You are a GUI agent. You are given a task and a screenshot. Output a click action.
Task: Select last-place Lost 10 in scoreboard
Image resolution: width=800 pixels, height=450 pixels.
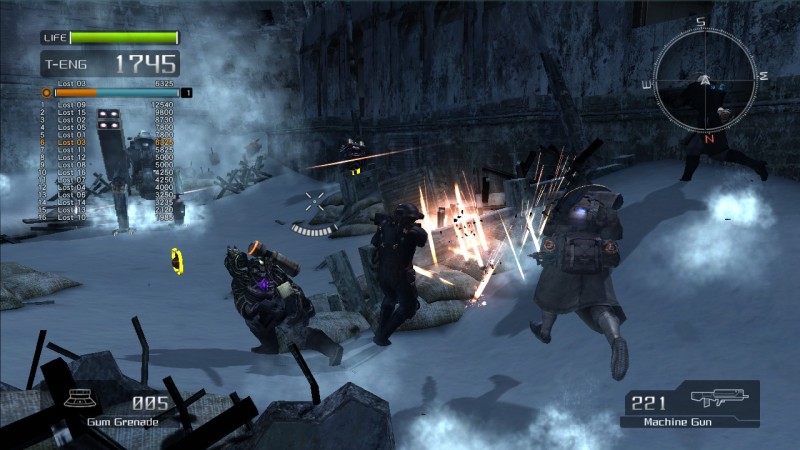click(x=72, y=217)
